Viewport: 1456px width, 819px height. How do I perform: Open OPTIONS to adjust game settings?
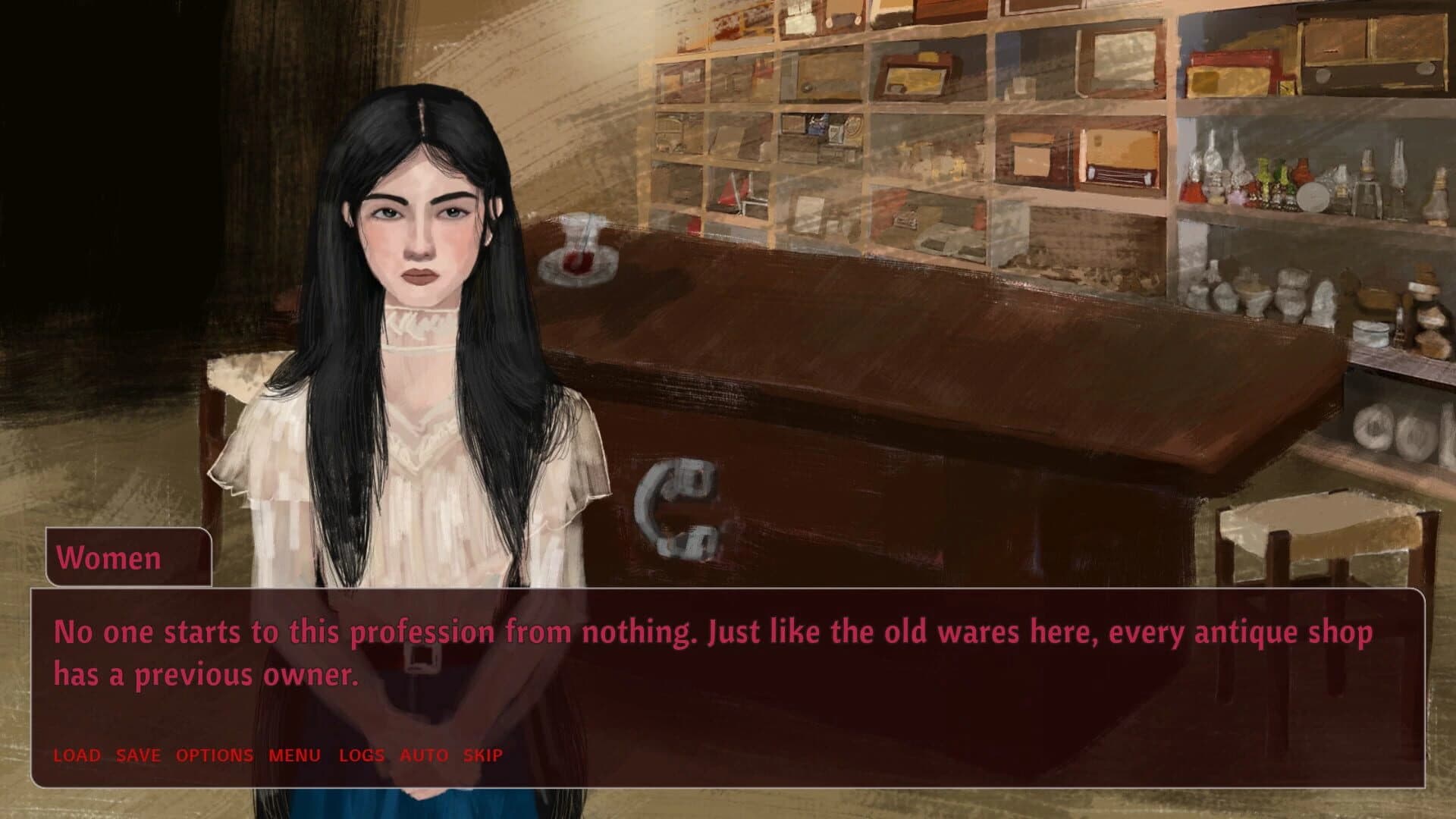pyautogui.click(x=215, y=755)
